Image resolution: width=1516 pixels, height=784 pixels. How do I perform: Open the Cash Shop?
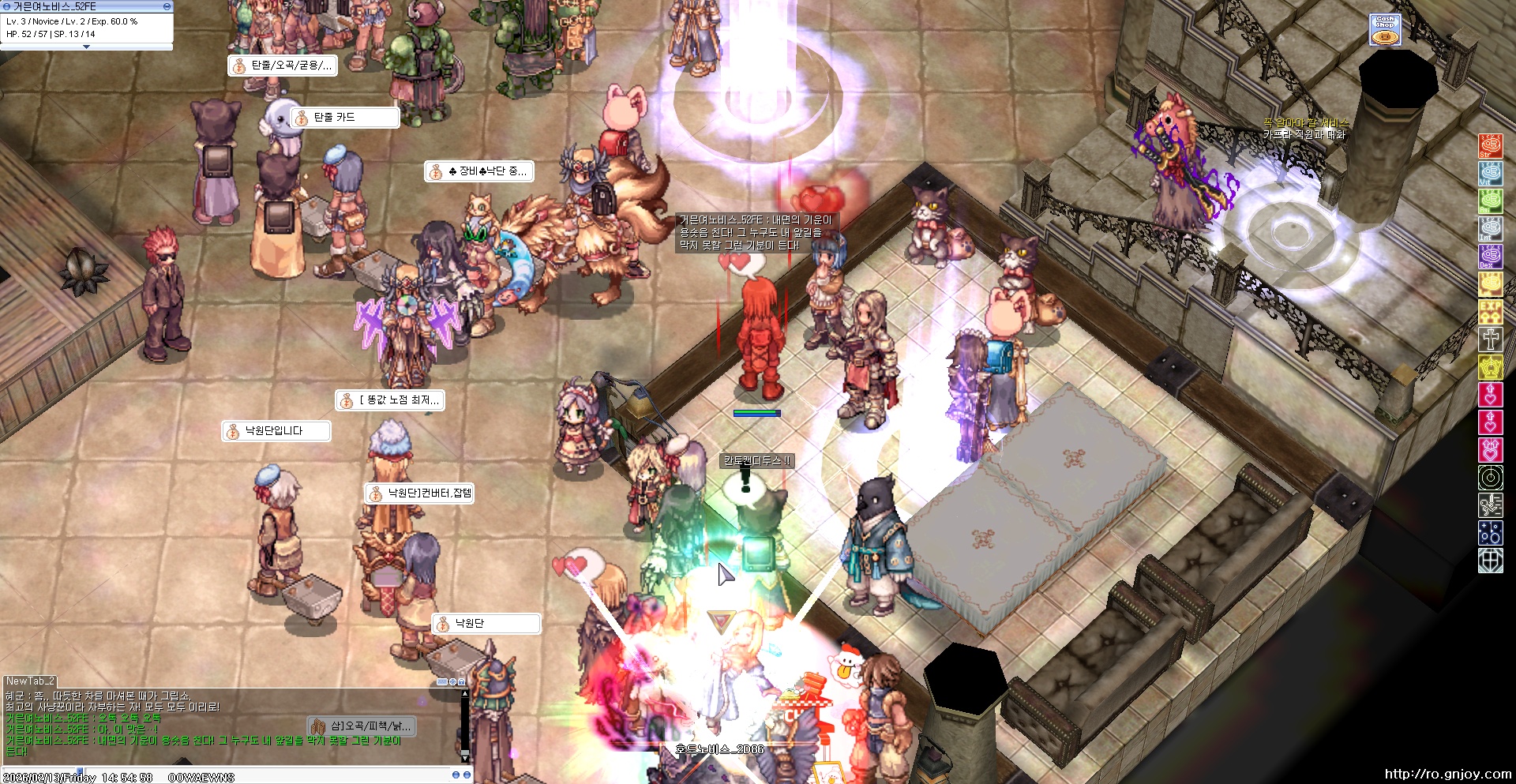[x=1385, y=29]
